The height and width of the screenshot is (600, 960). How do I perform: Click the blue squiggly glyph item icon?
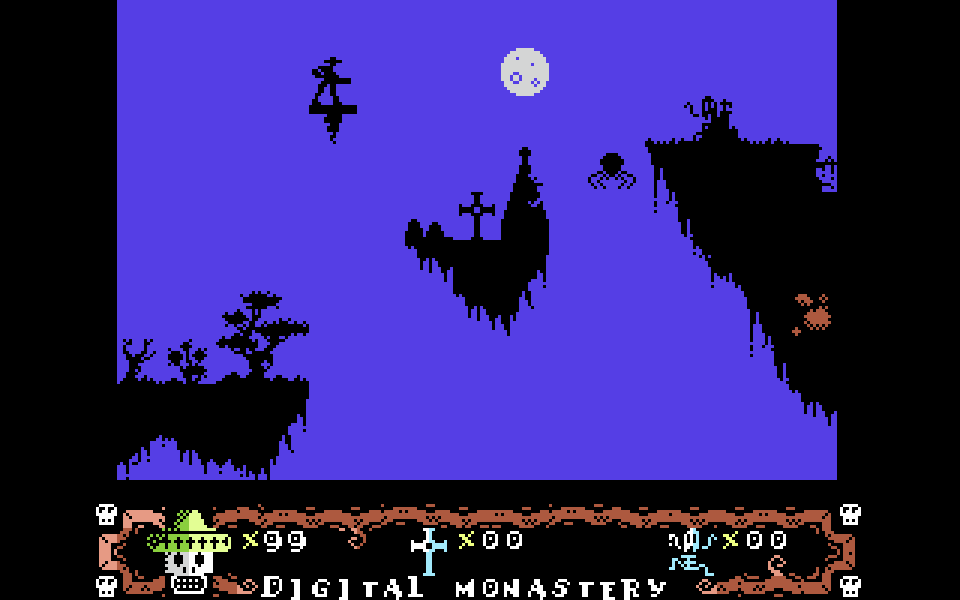click(x=692, y=551)
